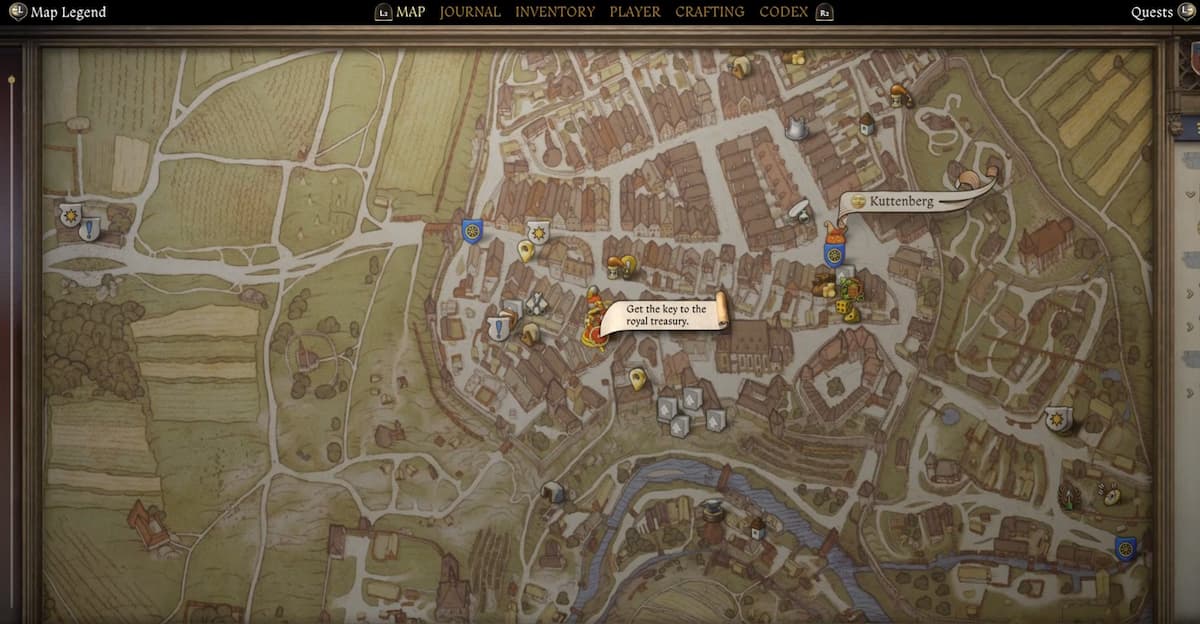Click the Map tab
Screen dimensions: 1200x624
pos(410,12)
